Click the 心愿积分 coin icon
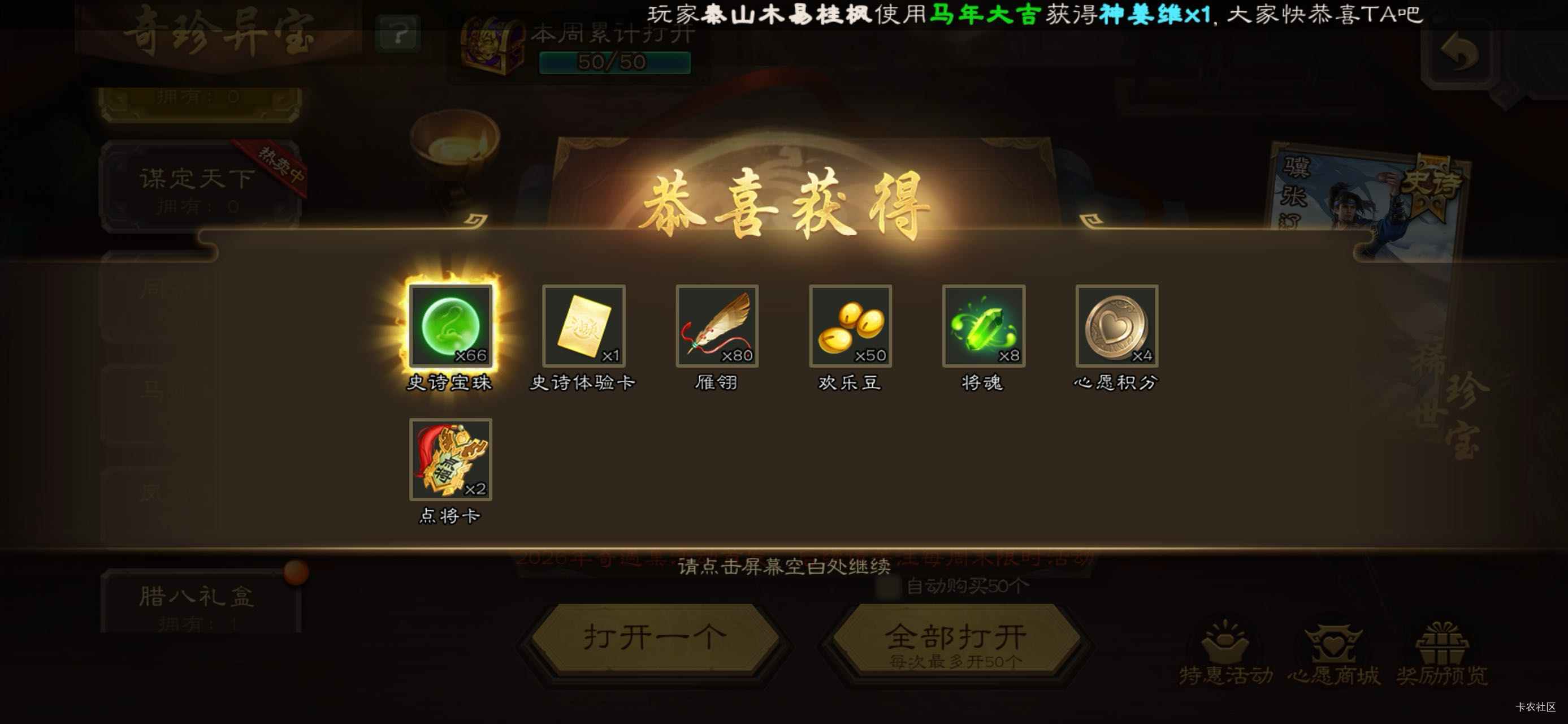The image size is (1568, 724). tap(1116, 326)
